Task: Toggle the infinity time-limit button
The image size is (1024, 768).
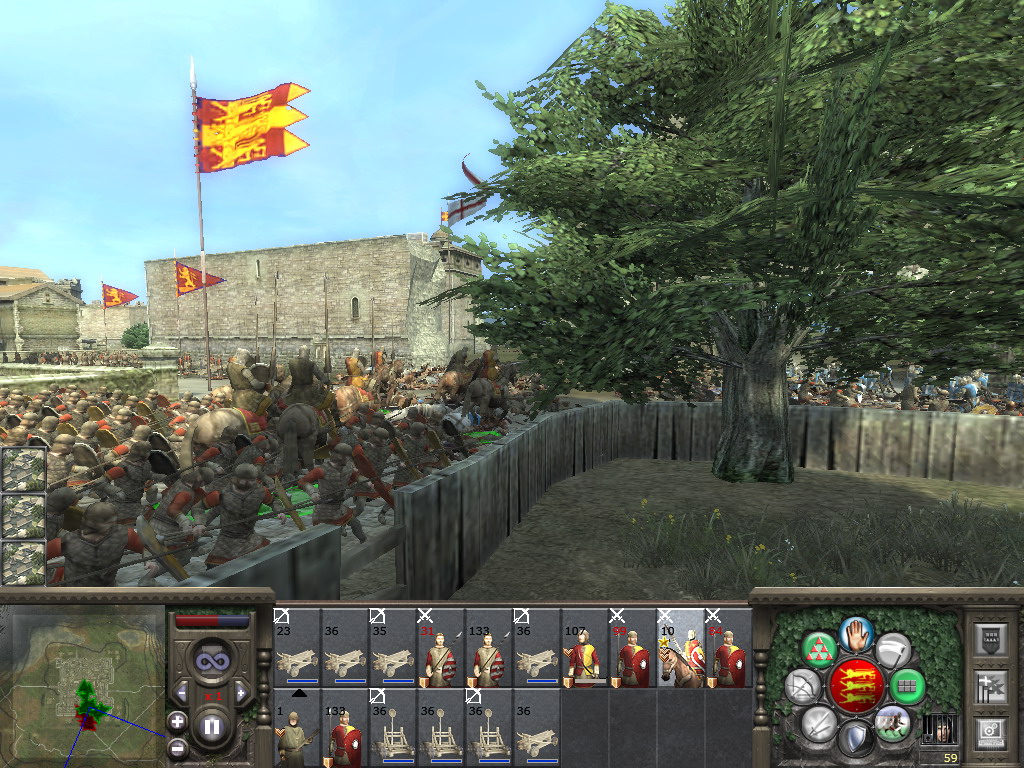Action: click(211, 660)
